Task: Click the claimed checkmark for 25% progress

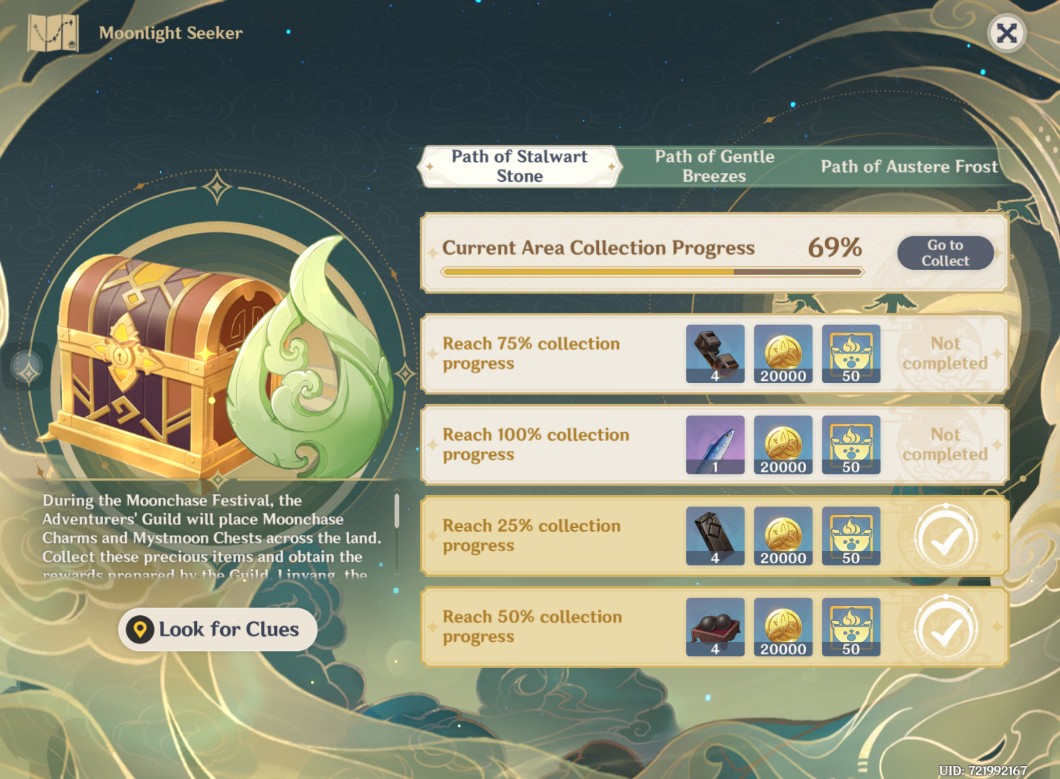Action: pyautogui.click(x=945, y=537)
